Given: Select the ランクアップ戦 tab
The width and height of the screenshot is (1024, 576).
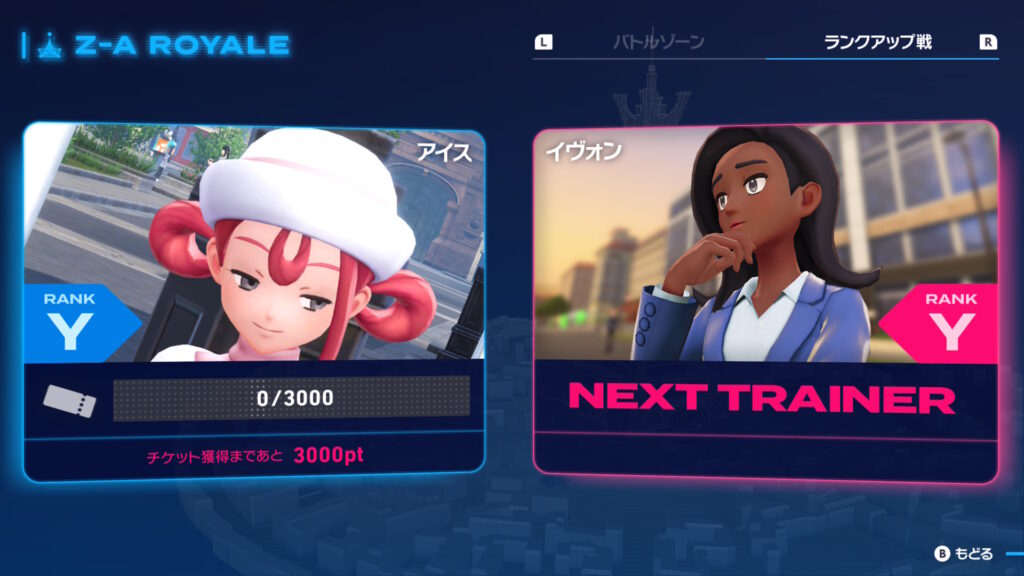Looking at the screenshot, I should coord(877,42).
